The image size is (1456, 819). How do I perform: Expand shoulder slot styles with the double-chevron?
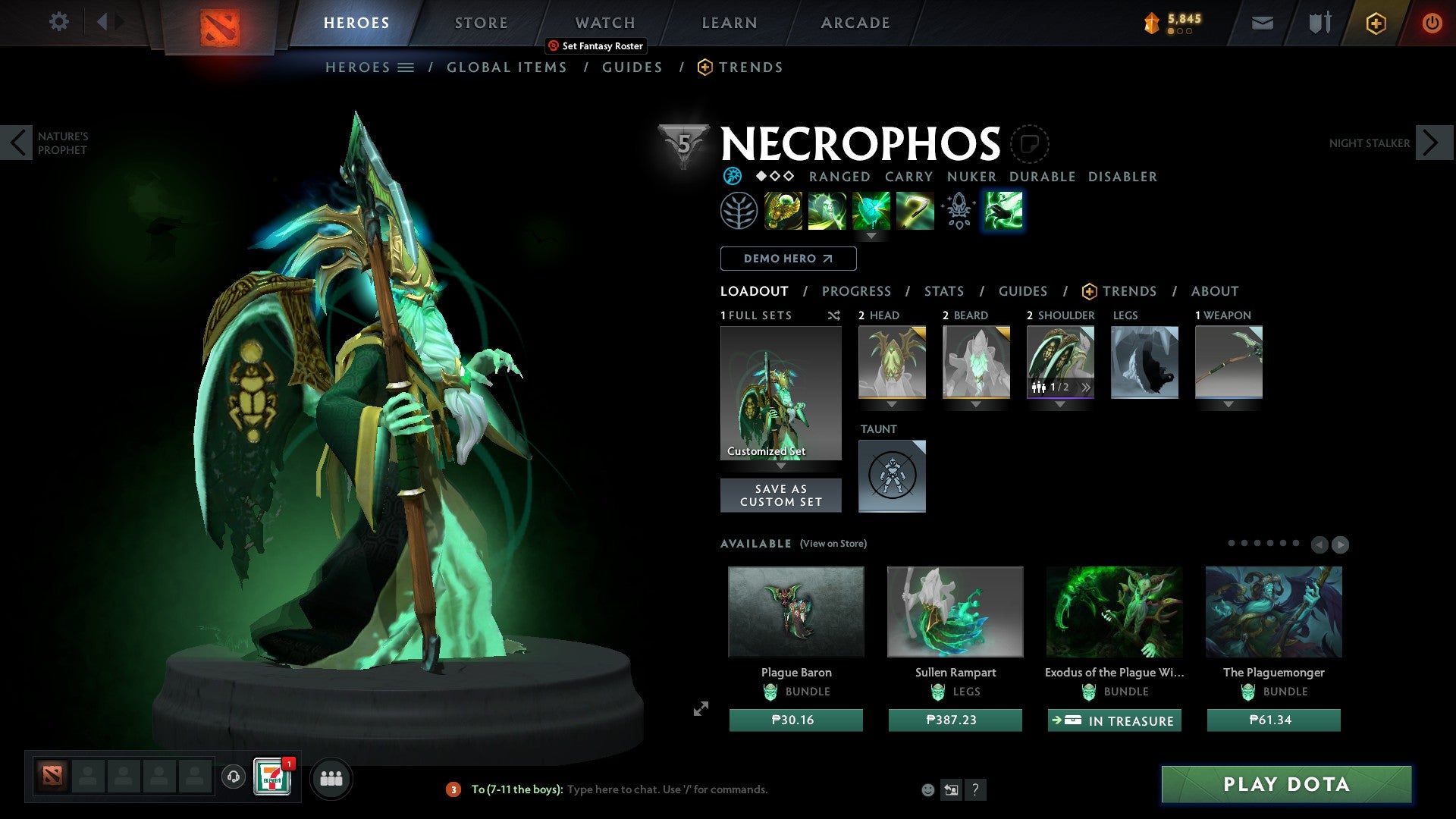tap(1087, 388)
